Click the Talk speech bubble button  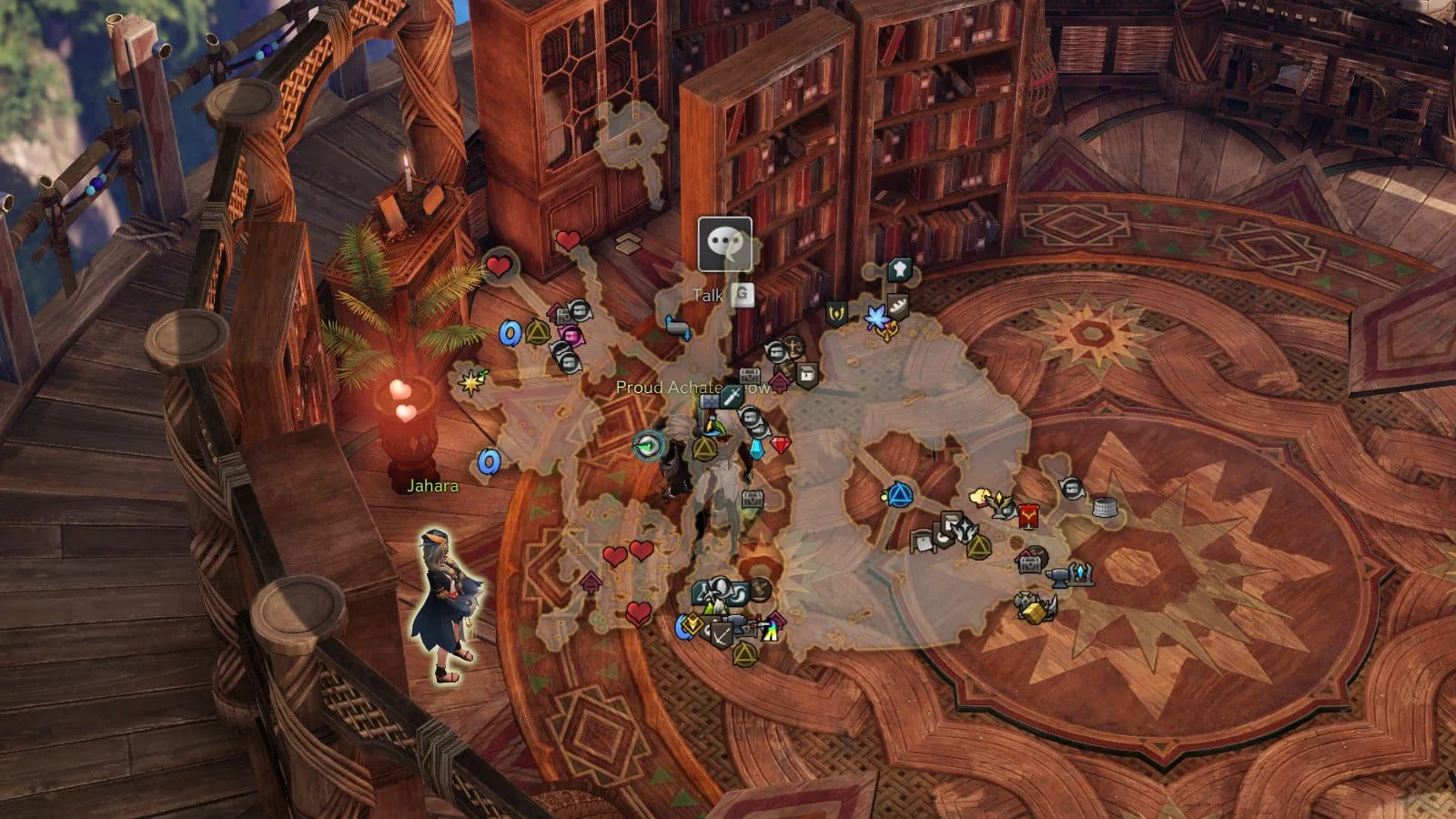724,244
